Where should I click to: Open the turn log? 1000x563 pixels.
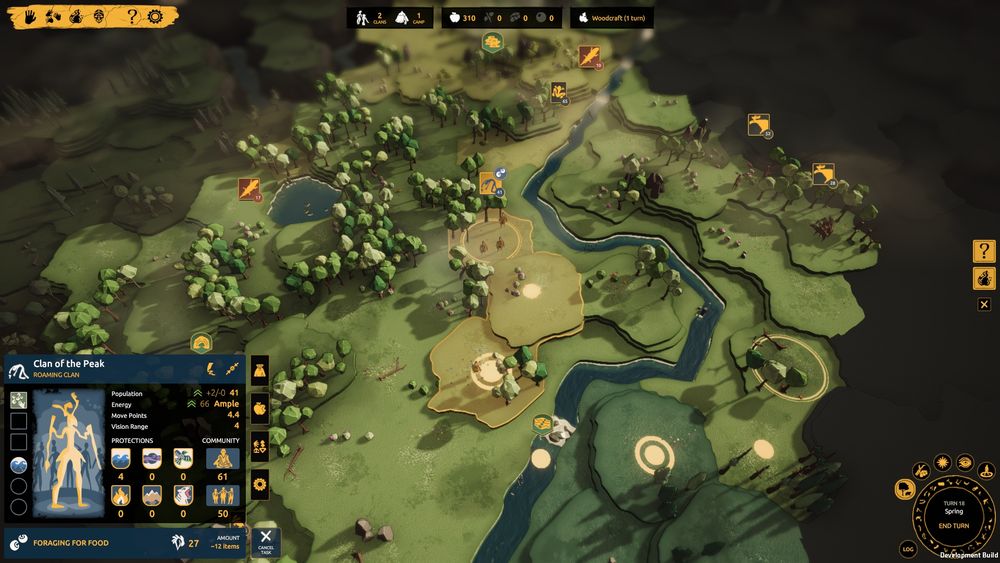click(x=908, y=549)
